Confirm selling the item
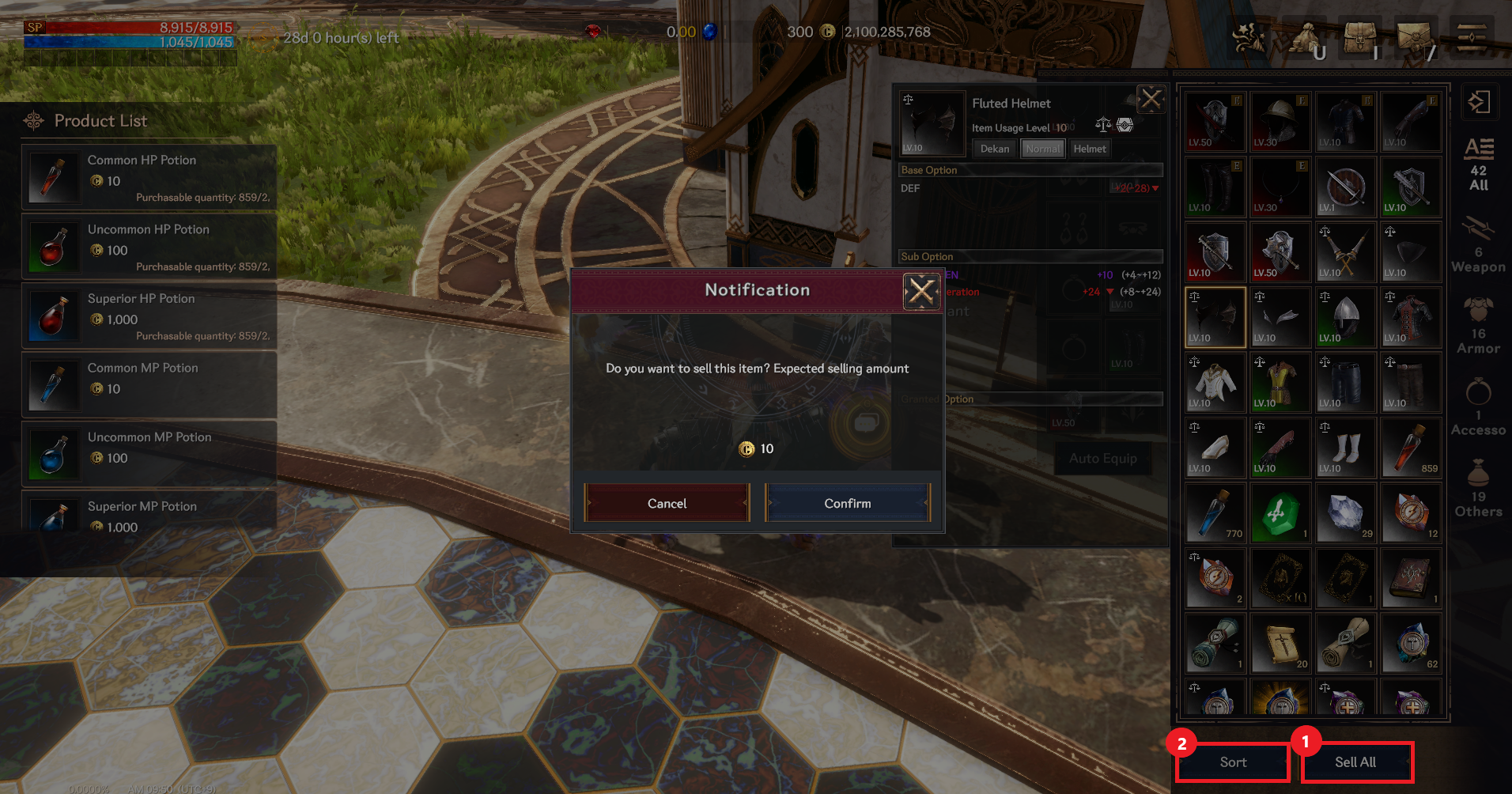 point(847,503)
